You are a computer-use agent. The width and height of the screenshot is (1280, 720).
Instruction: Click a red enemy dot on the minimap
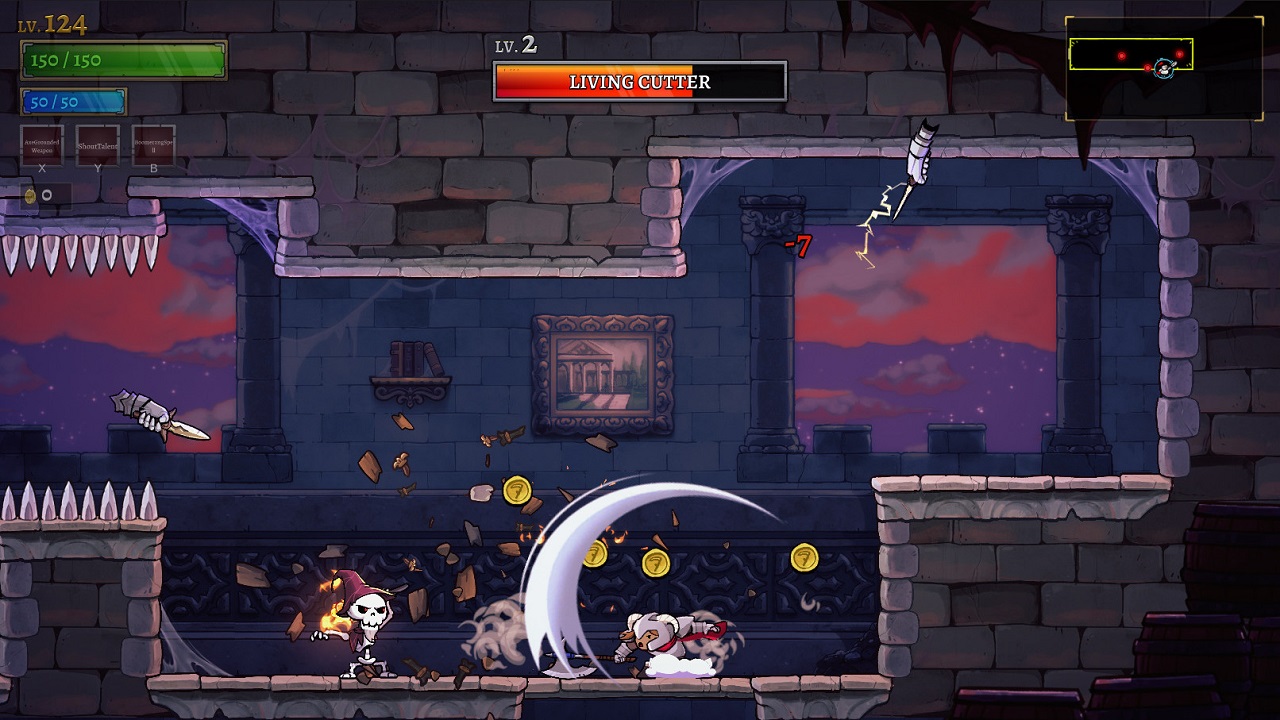(1122, 56)
